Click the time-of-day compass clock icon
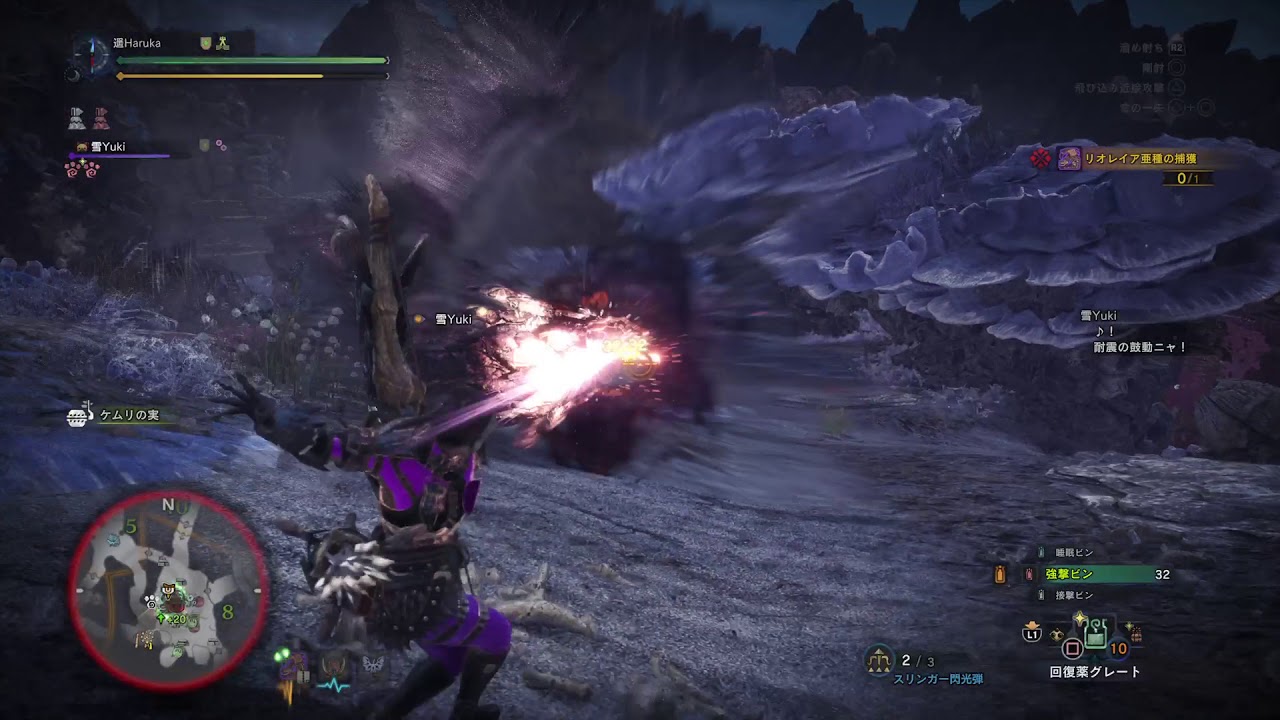The width and height of the screenshot is (1280, 720). (x=91, y=51)
